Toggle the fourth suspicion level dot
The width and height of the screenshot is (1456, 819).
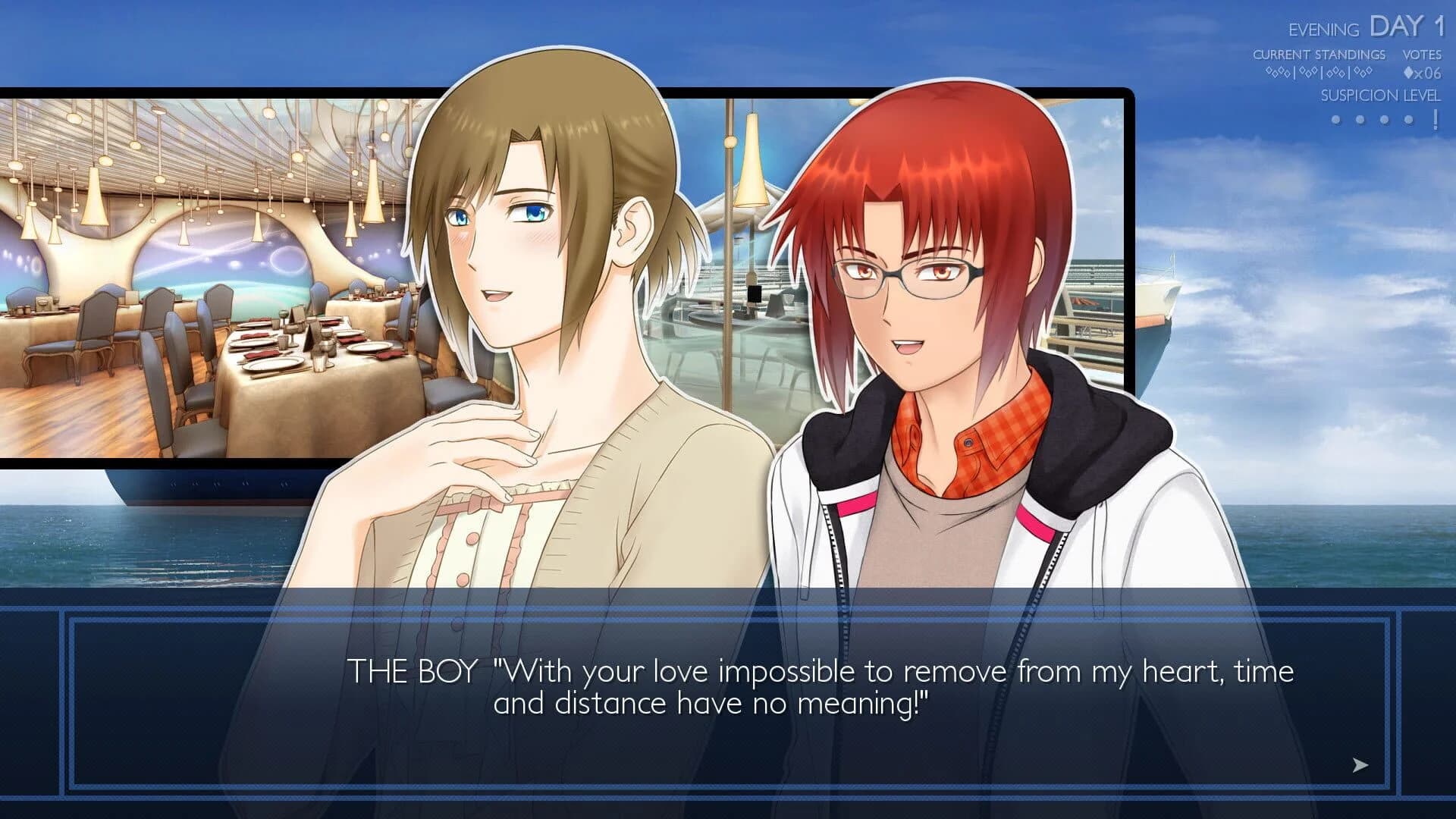[1408, 119]
